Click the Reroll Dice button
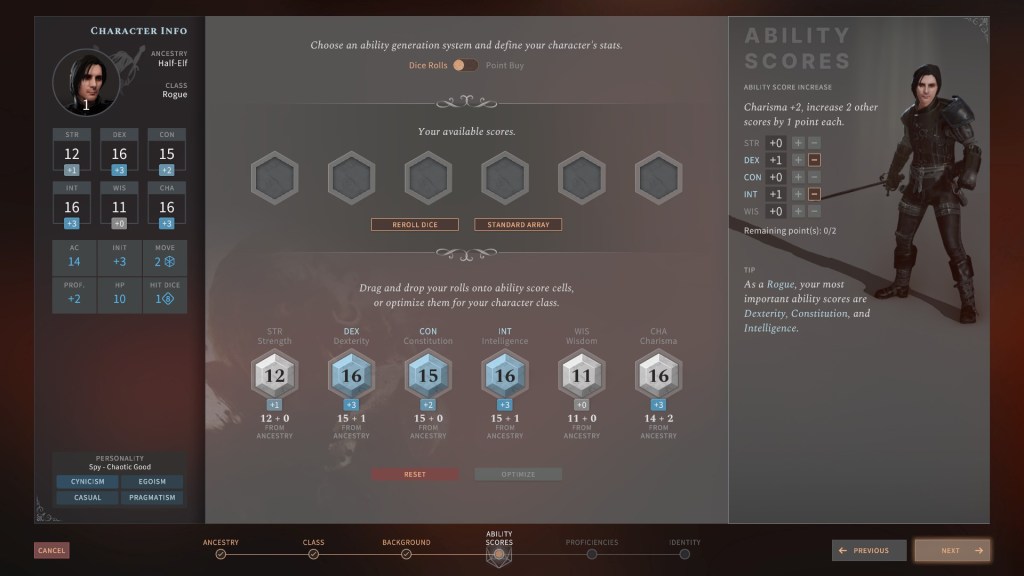 pyautogui.click(x=415, y=225)
